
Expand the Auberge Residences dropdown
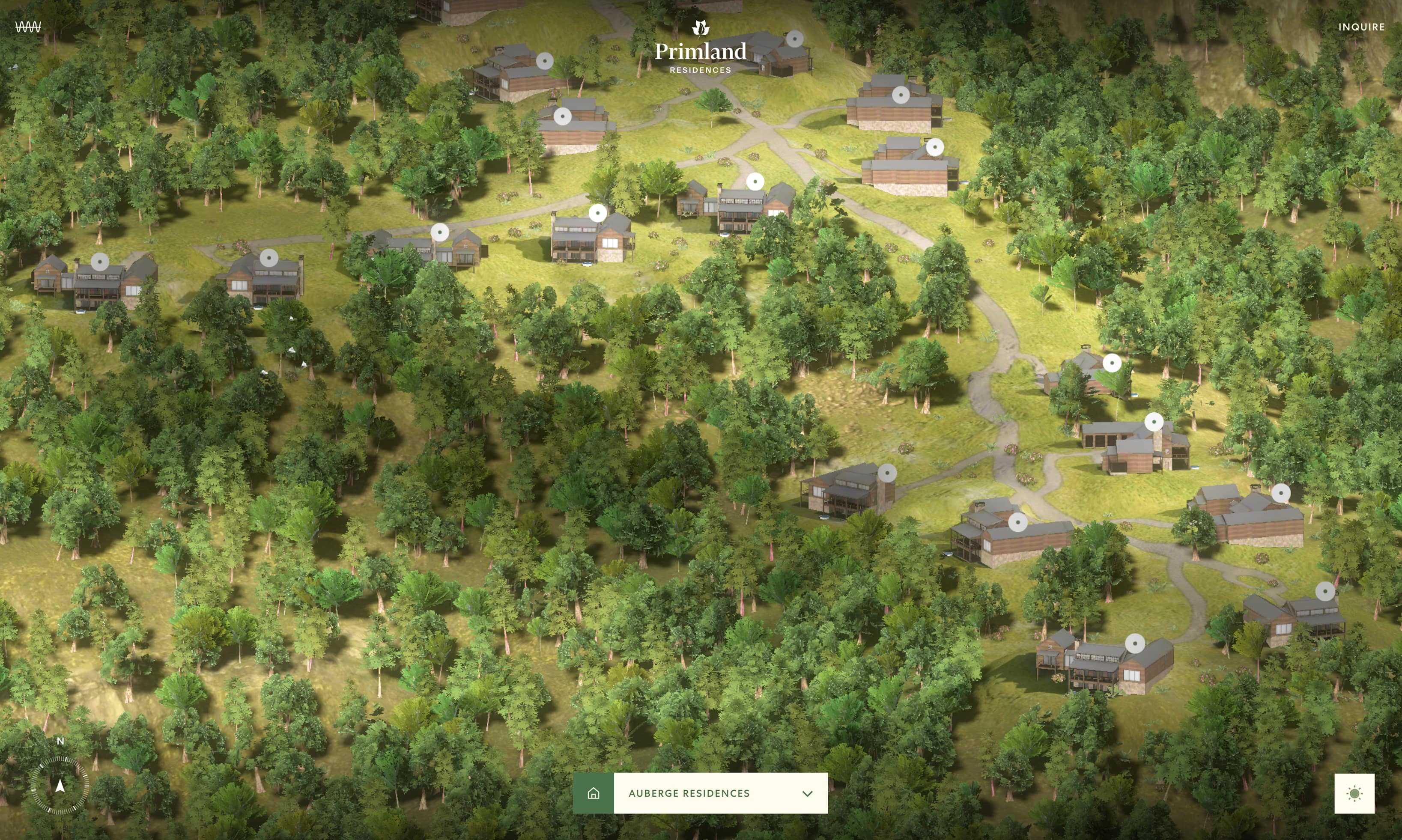pos(720,793)
